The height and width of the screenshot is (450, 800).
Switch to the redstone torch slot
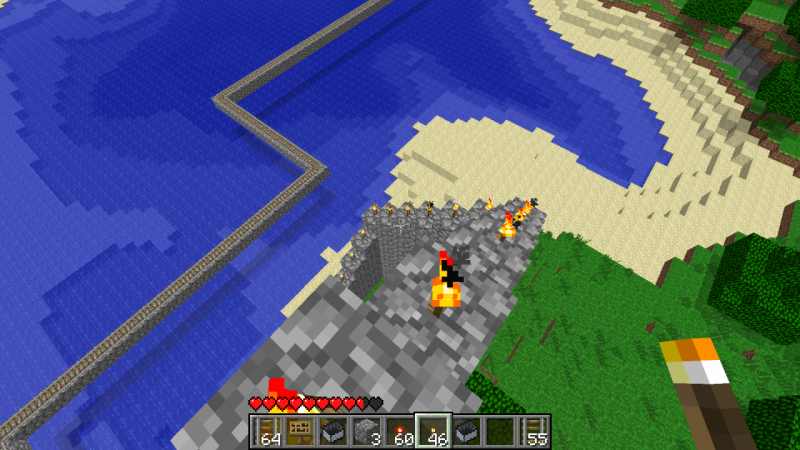400,431
